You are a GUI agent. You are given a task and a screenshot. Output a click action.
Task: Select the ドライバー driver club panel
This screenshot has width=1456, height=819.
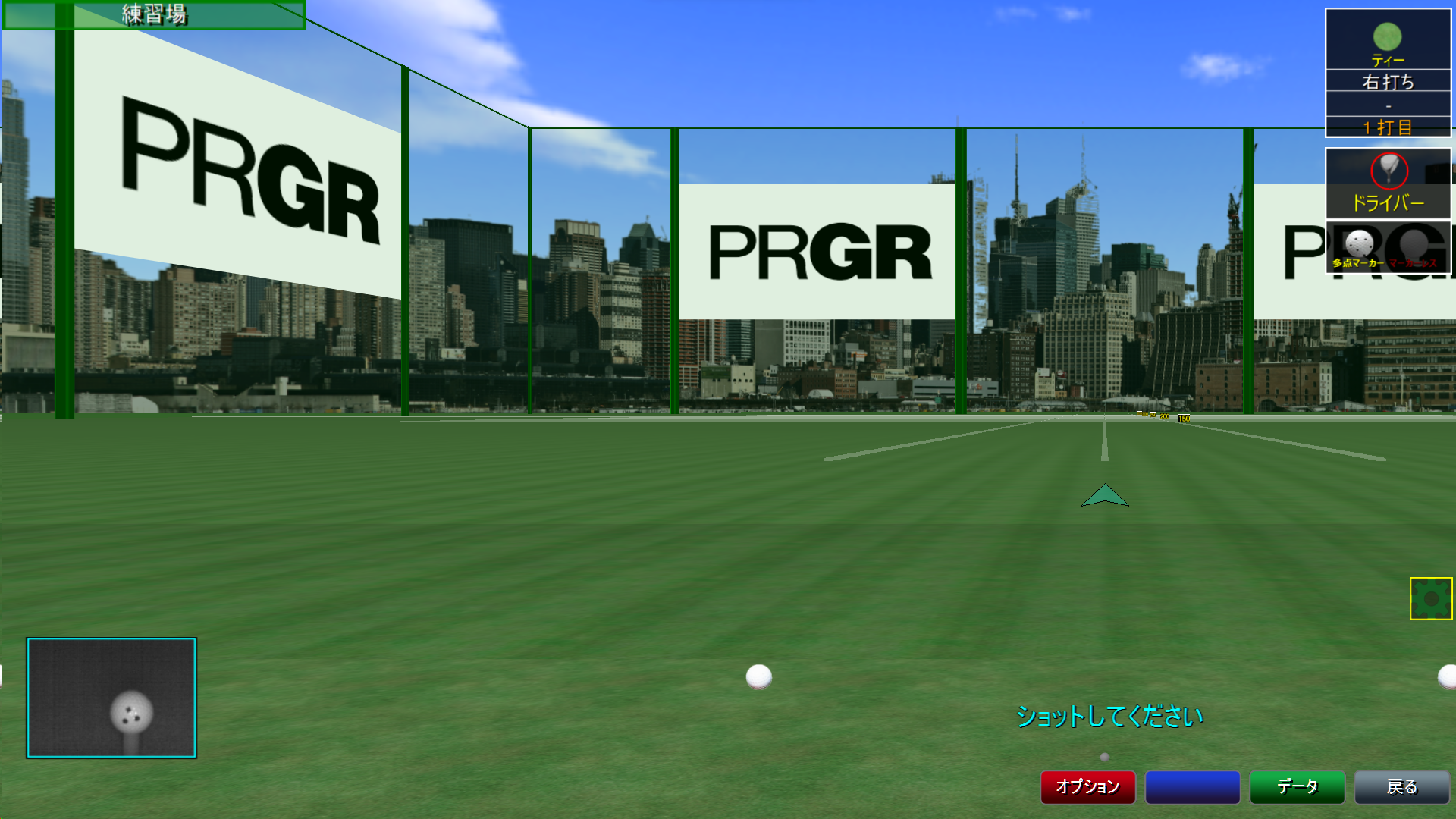point(1388,184)
